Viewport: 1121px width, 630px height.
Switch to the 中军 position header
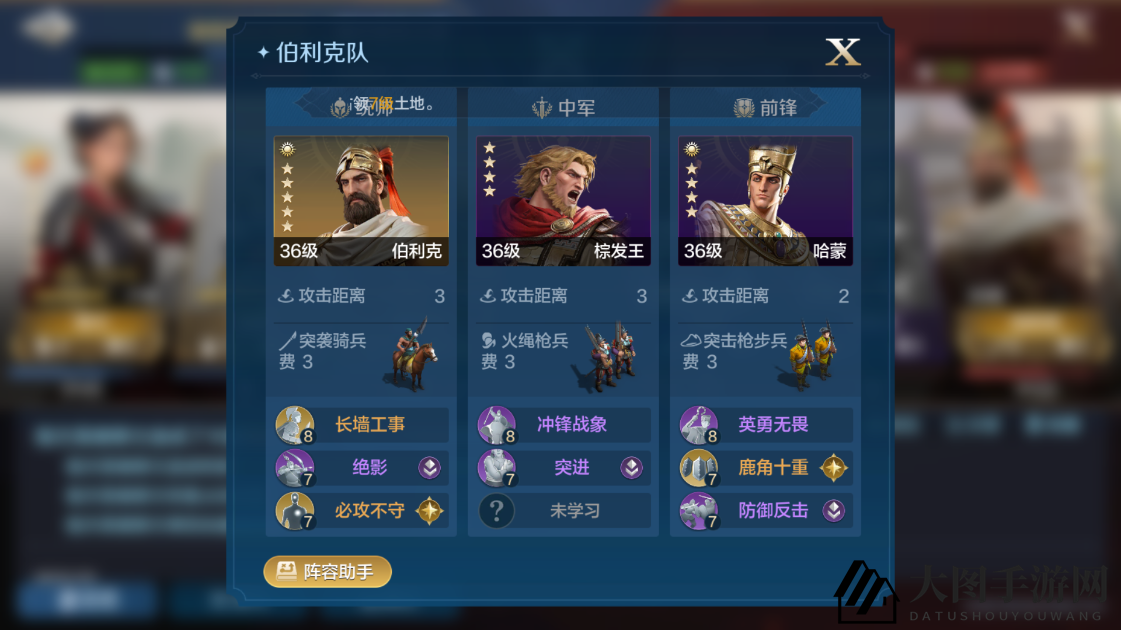coord(563,107)
